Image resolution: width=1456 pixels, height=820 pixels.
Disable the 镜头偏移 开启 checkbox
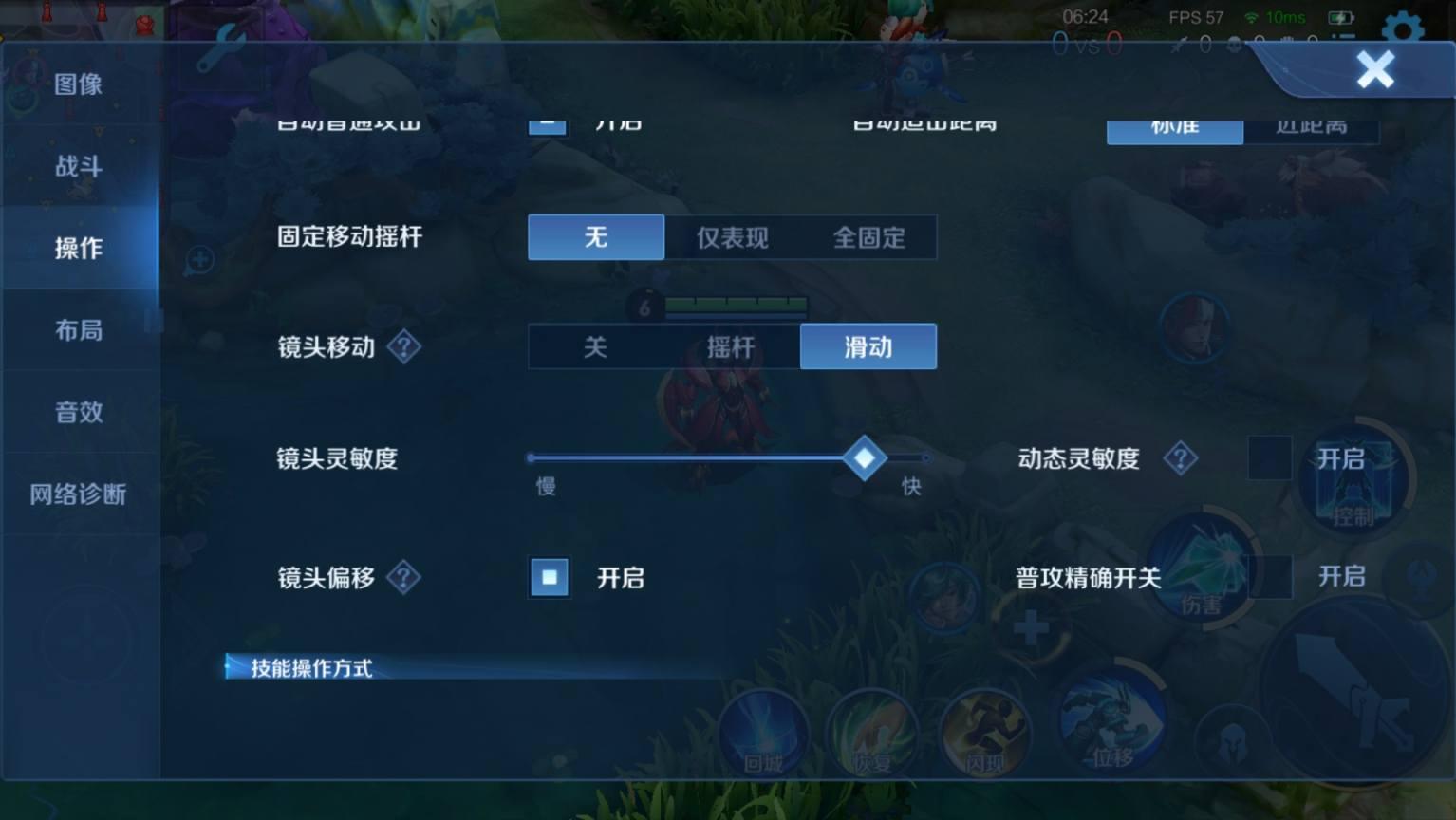point(548,577)
